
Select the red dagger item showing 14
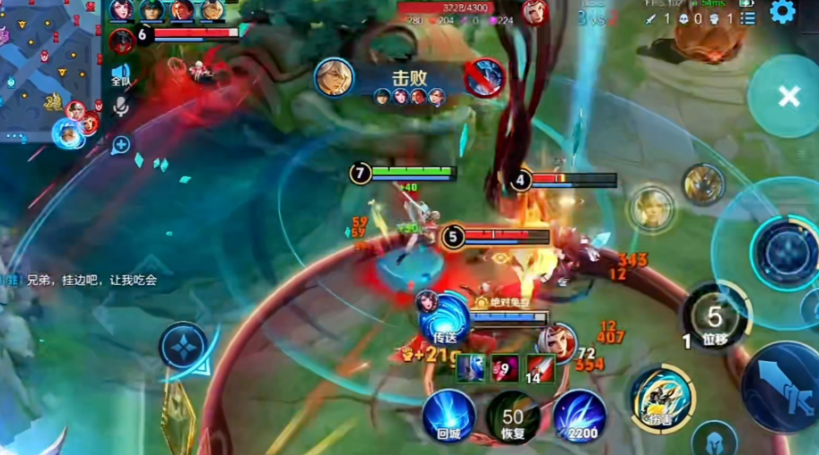pyautogui.click(x=540, y=367)
